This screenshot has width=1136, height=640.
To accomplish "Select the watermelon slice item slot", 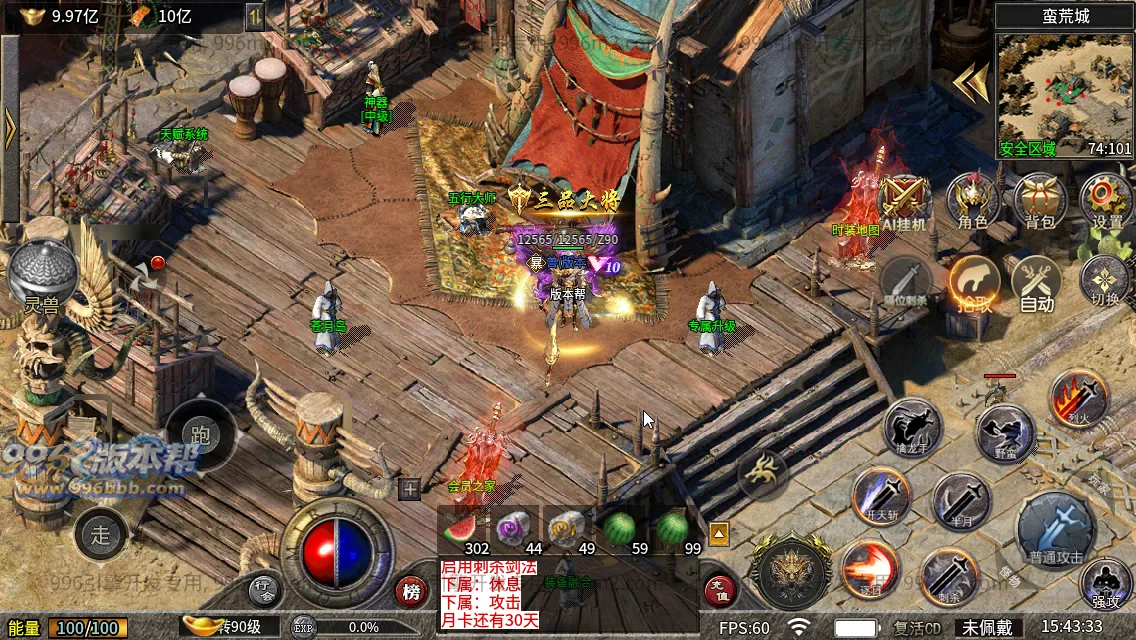I will [463, 530].
